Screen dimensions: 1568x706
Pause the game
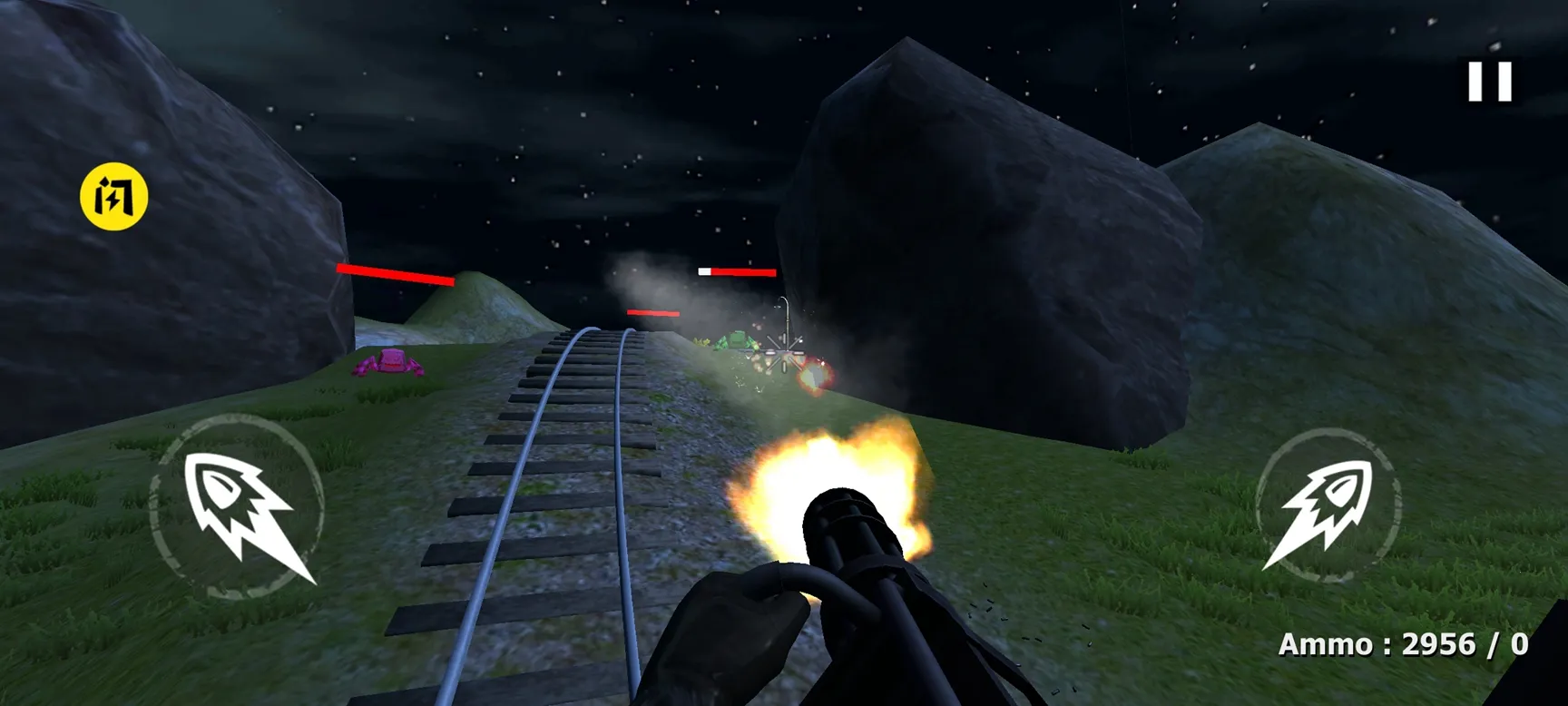tap(1490, 82)
